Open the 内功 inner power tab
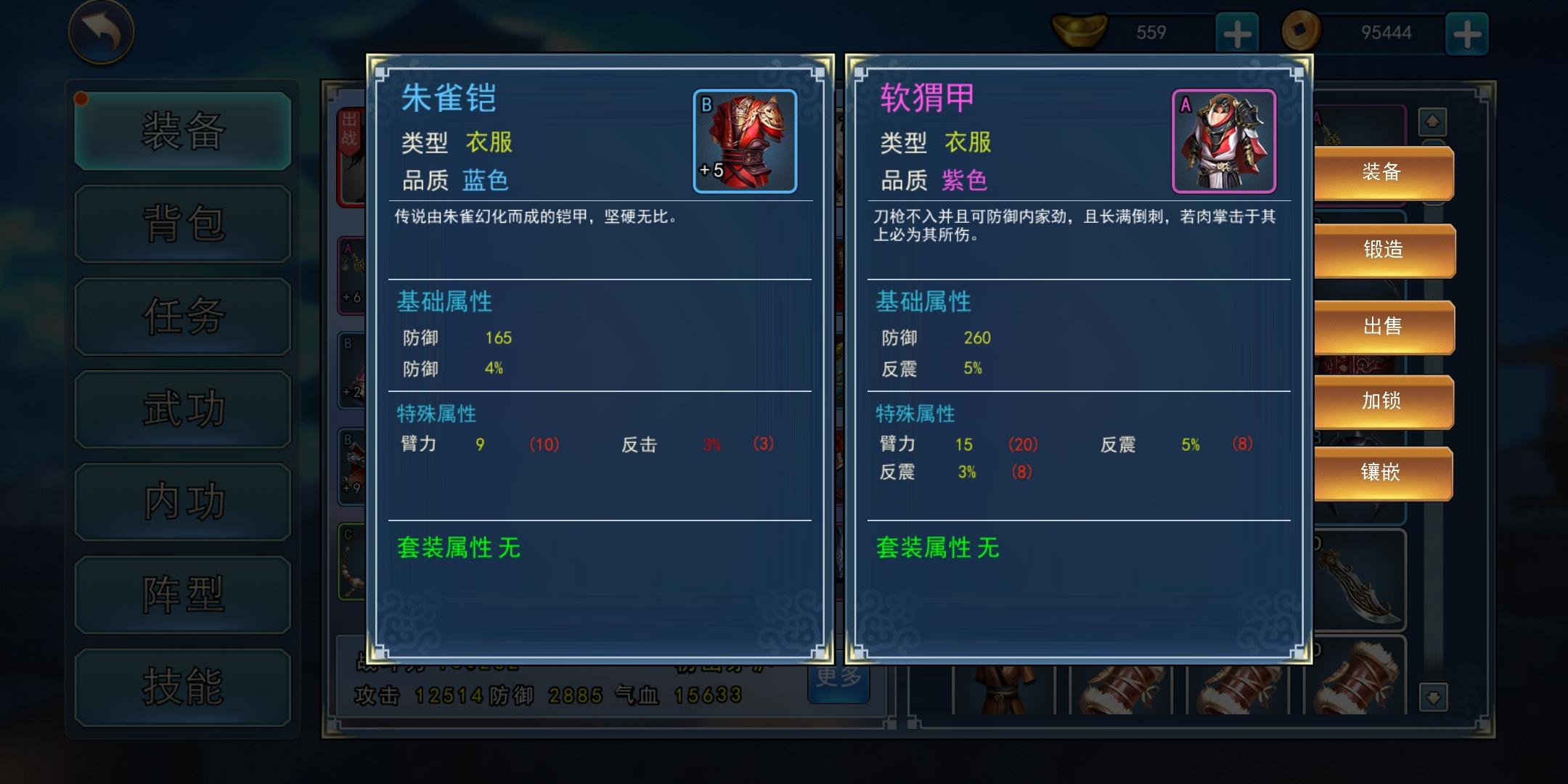This screenshot has height=784, width=1568. click(182, 501)
